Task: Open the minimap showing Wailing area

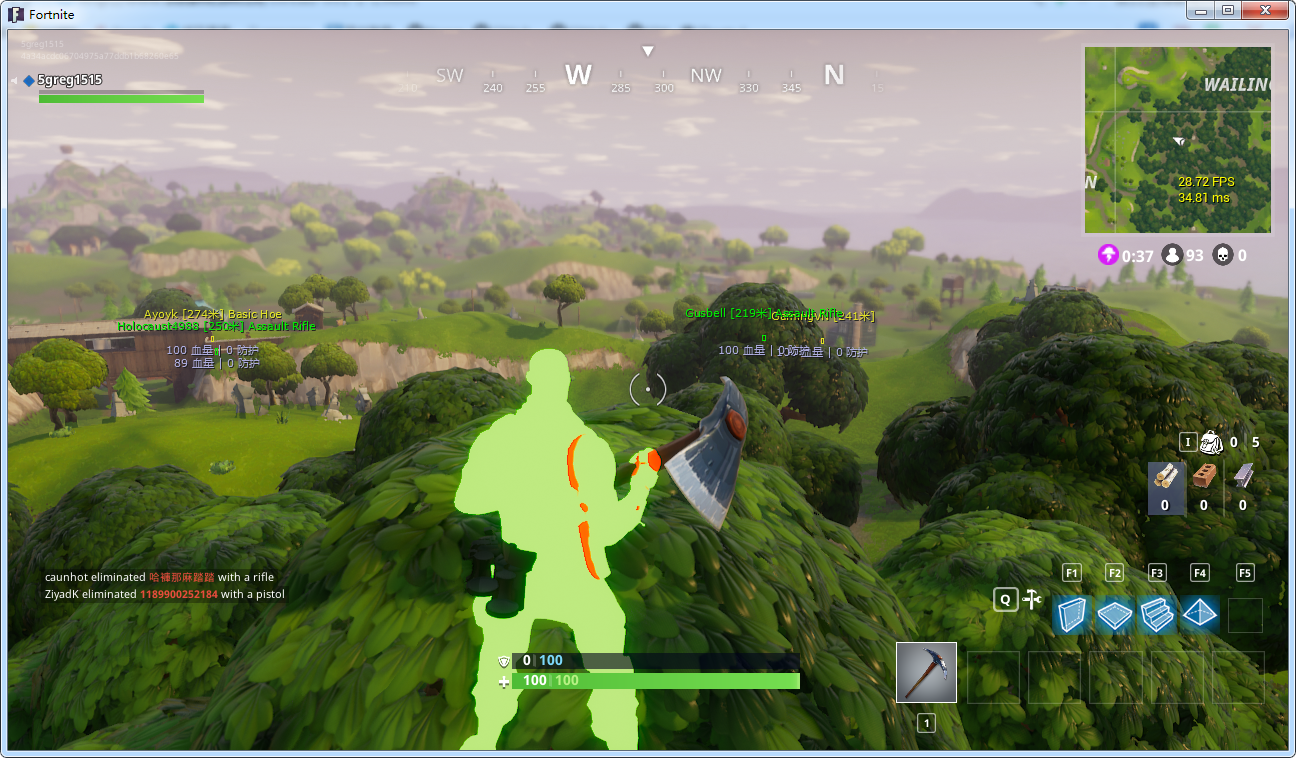Action: tap(1177, 140)
